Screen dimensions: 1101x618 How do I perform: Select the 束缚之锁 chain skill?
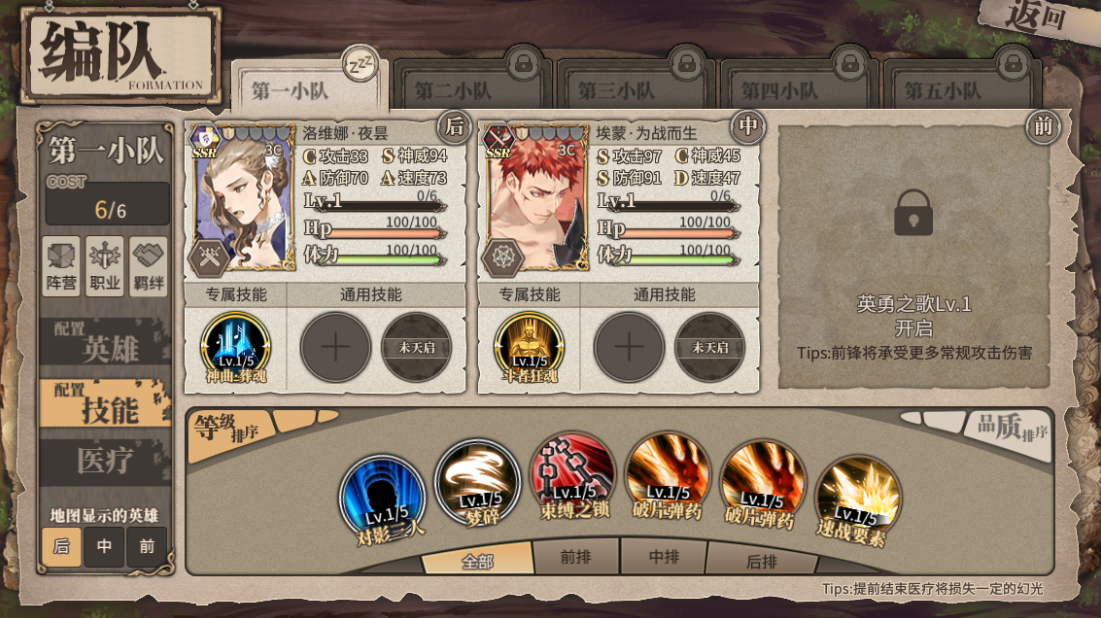tap(572, 476)
